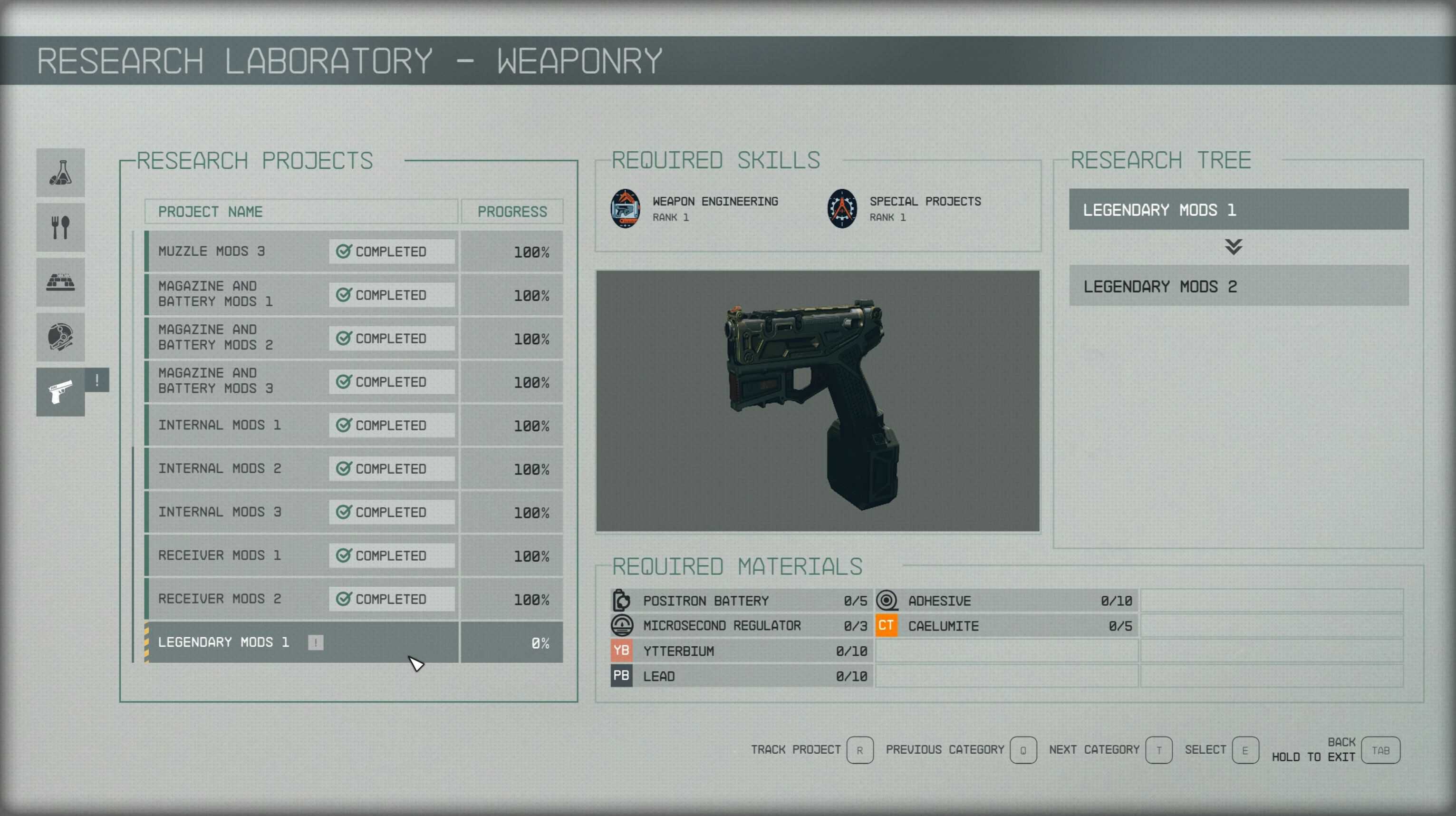
Task: Select the Outpost Development category tab
Action: [x=60, y=282]
